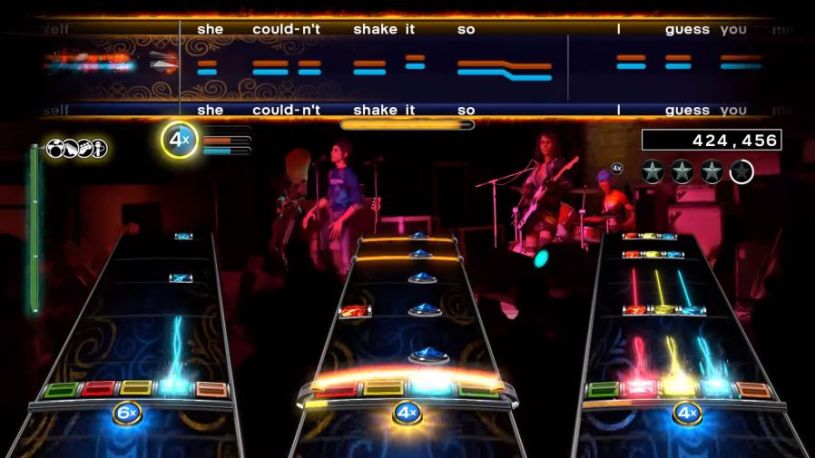Click the drum icon in the band meter
Viewport: 815px width, 458px height.
click(x=54, y=149)
